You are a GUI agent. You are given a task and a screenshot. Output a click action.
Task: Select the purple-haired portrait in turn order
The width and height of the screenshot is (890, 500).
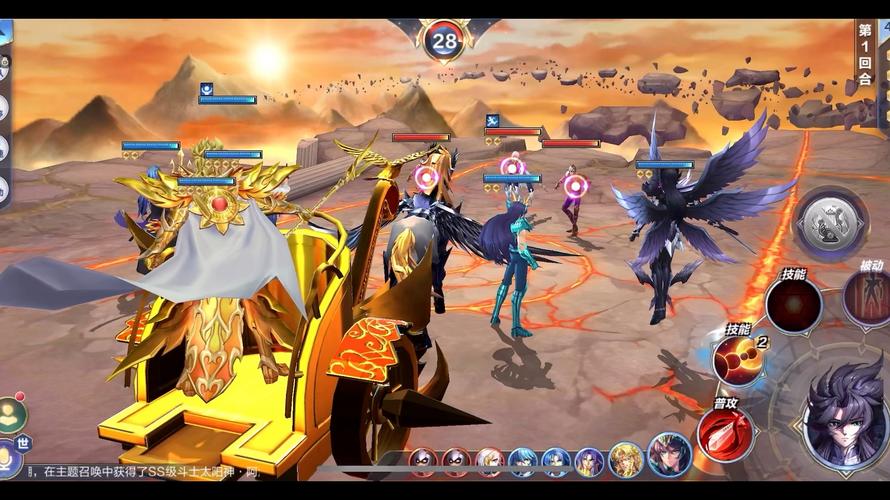[x=589, y=461]
